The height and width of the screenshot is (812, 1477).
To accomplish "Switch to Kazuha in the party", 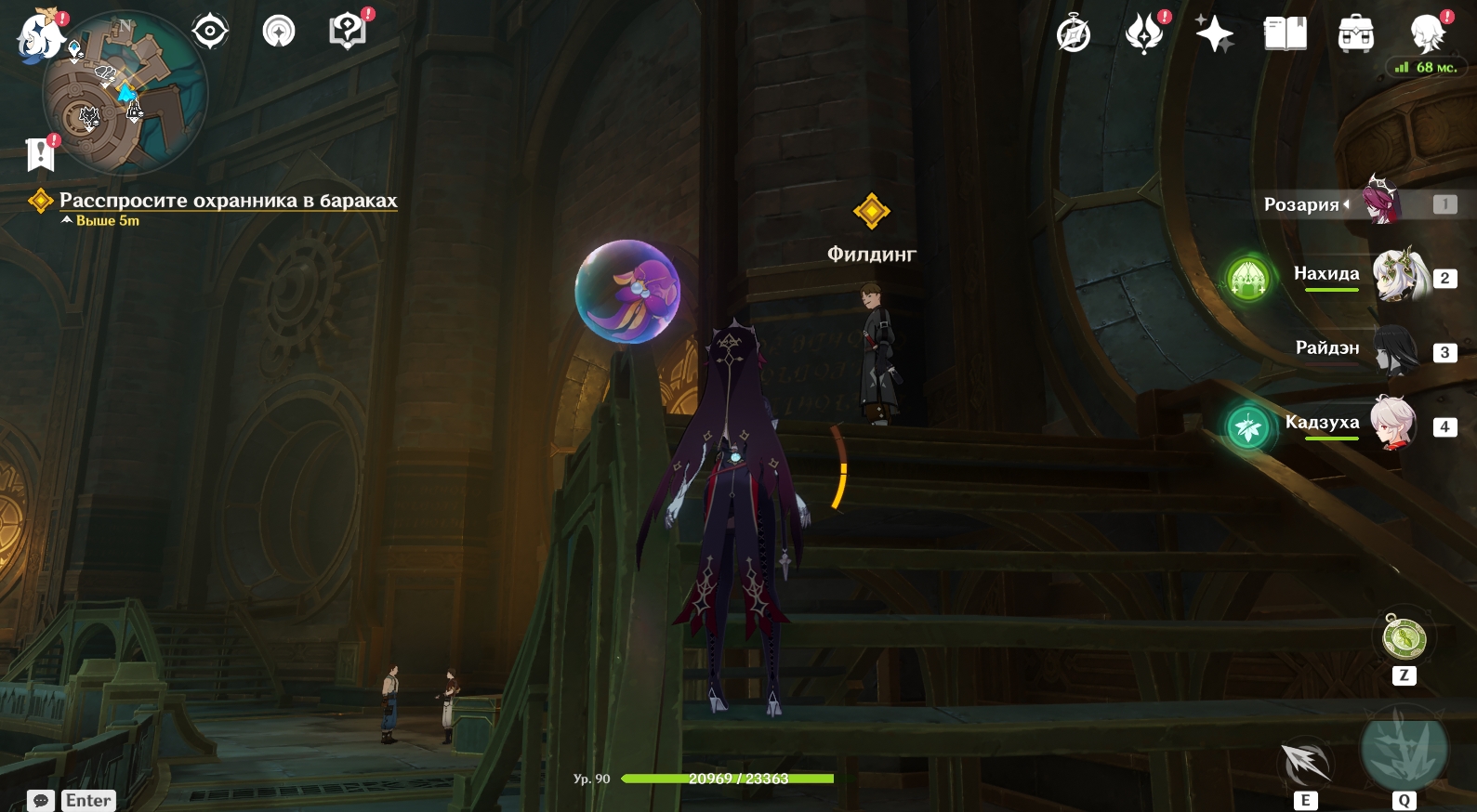I will click(1393, 424).
